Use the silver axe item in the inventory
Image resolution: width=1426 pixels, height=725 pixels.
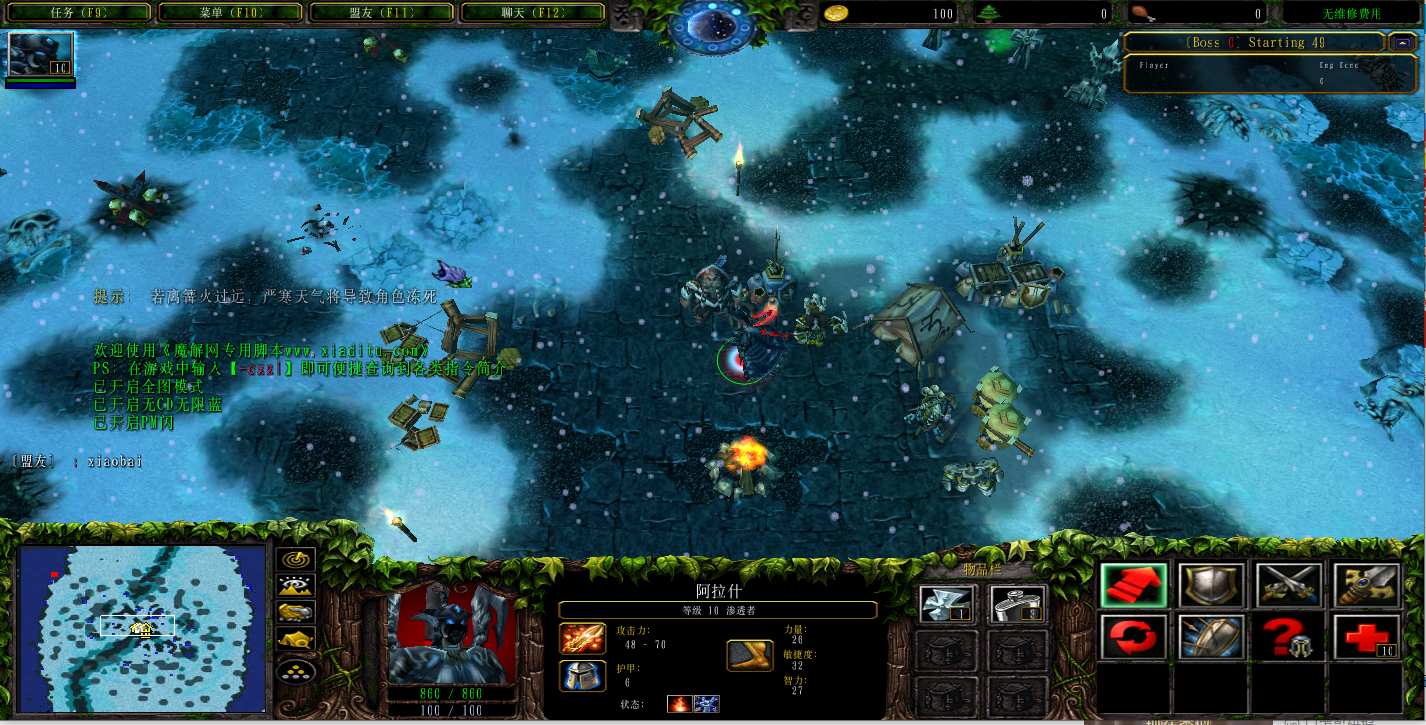tap(947, 604)
